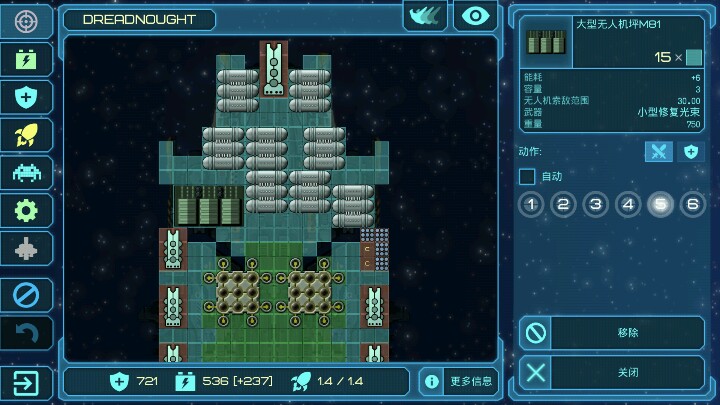Open the alien invader drone category
Viewport: 720px width, 405px height.
pyautogui.click(x=26, y=172)
